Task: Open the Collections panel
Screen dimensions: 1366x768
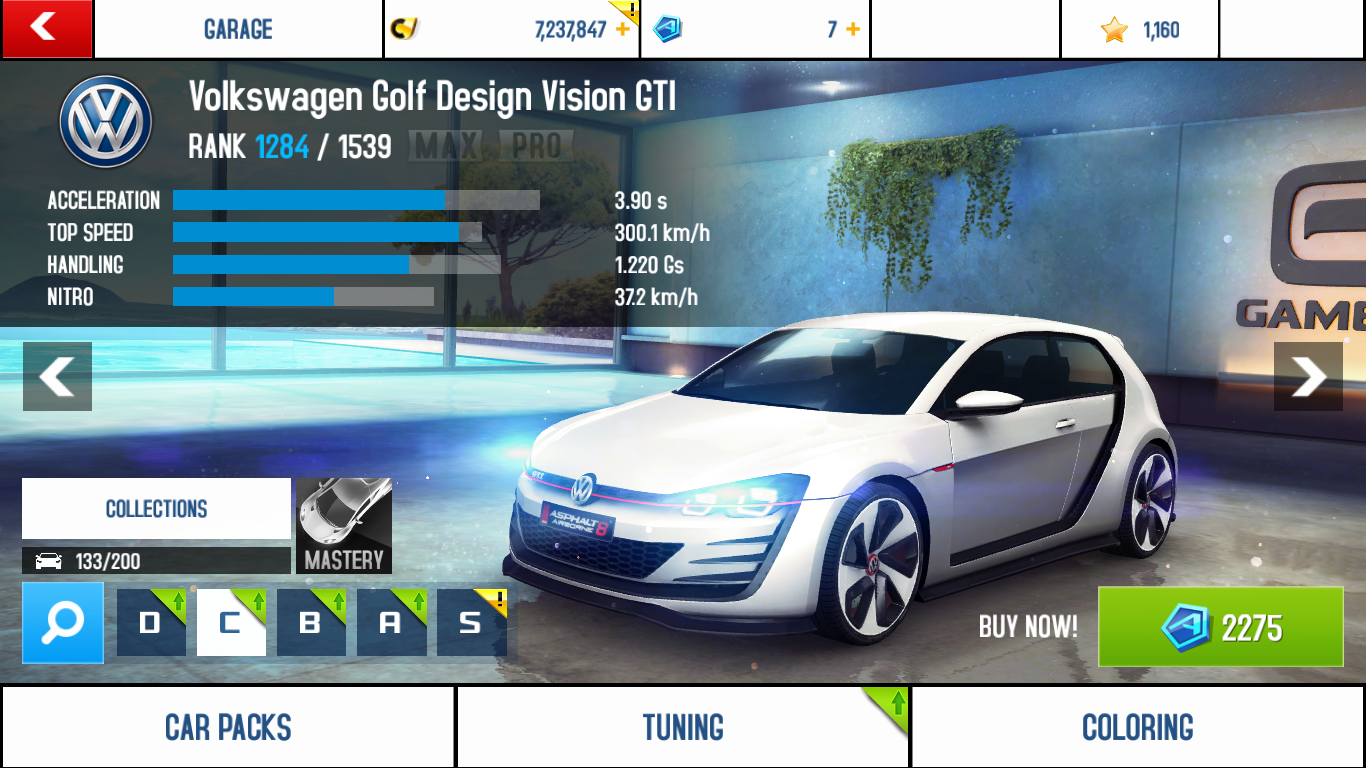Action: point(156,509)
